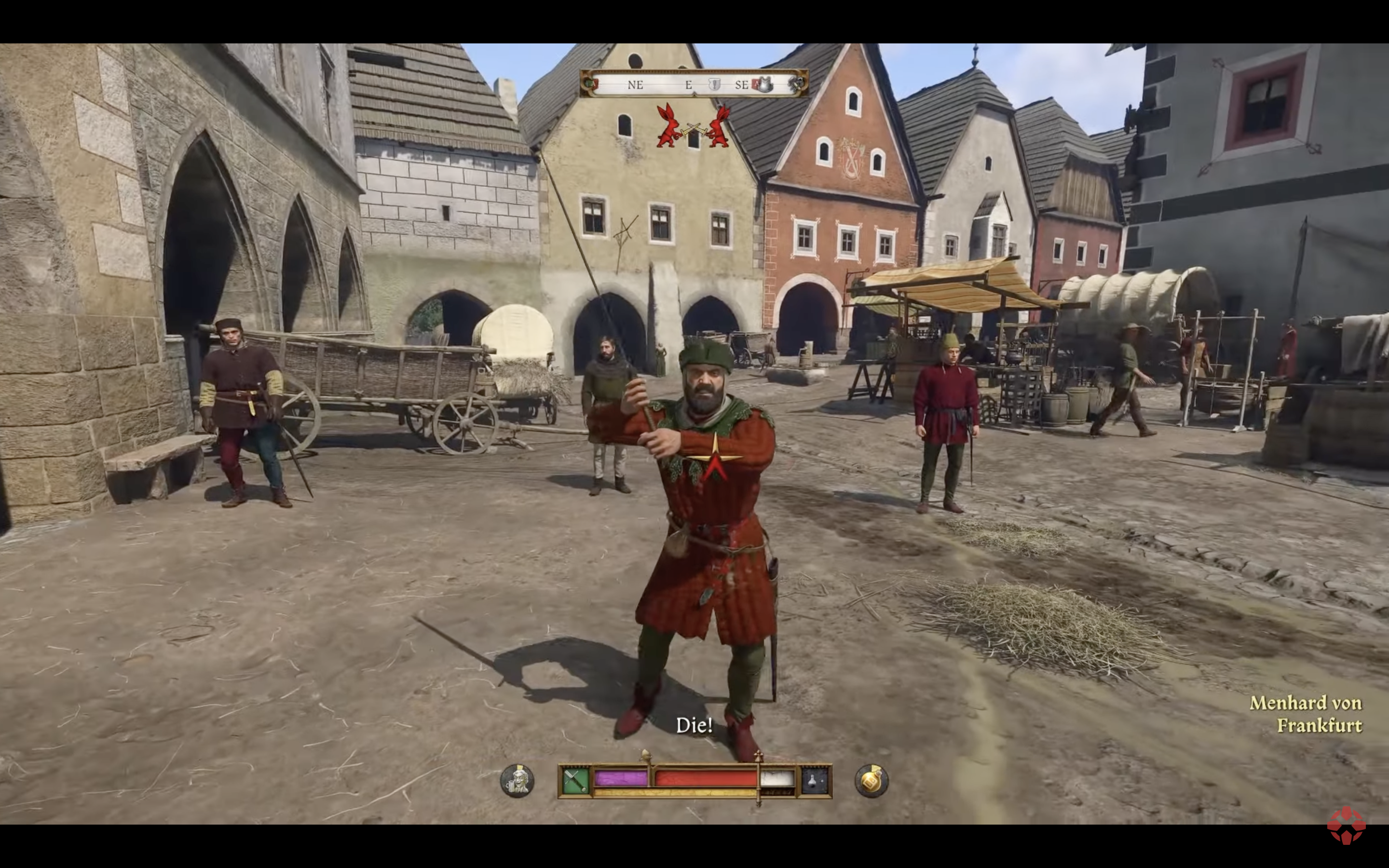Select the drunk man with mug status icon
Viewport: 1389px width, 868px height.
point(517,780)
